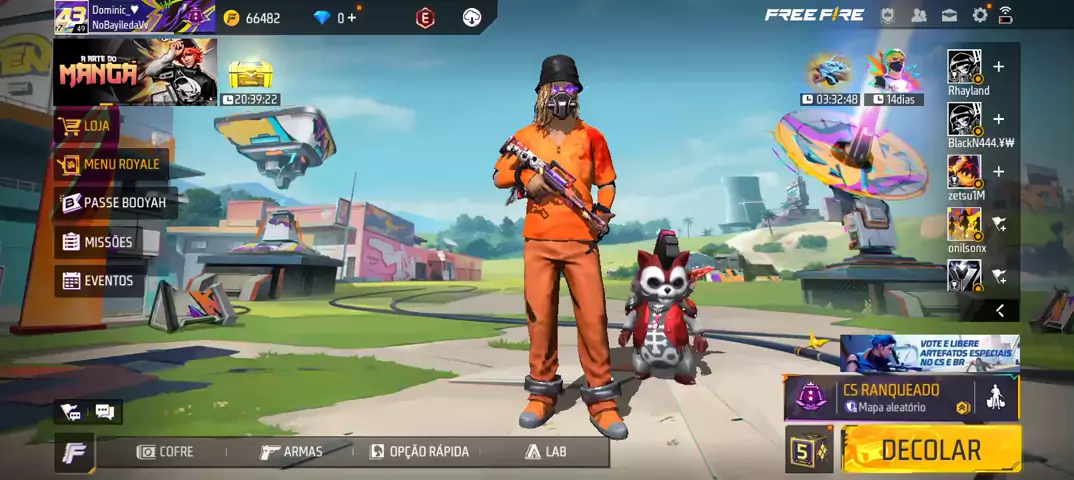The width and height of the screenshot is (1074, 480).
Task: Open OPÇÃO RÁPIDA
Action: [x=418, y=452]
